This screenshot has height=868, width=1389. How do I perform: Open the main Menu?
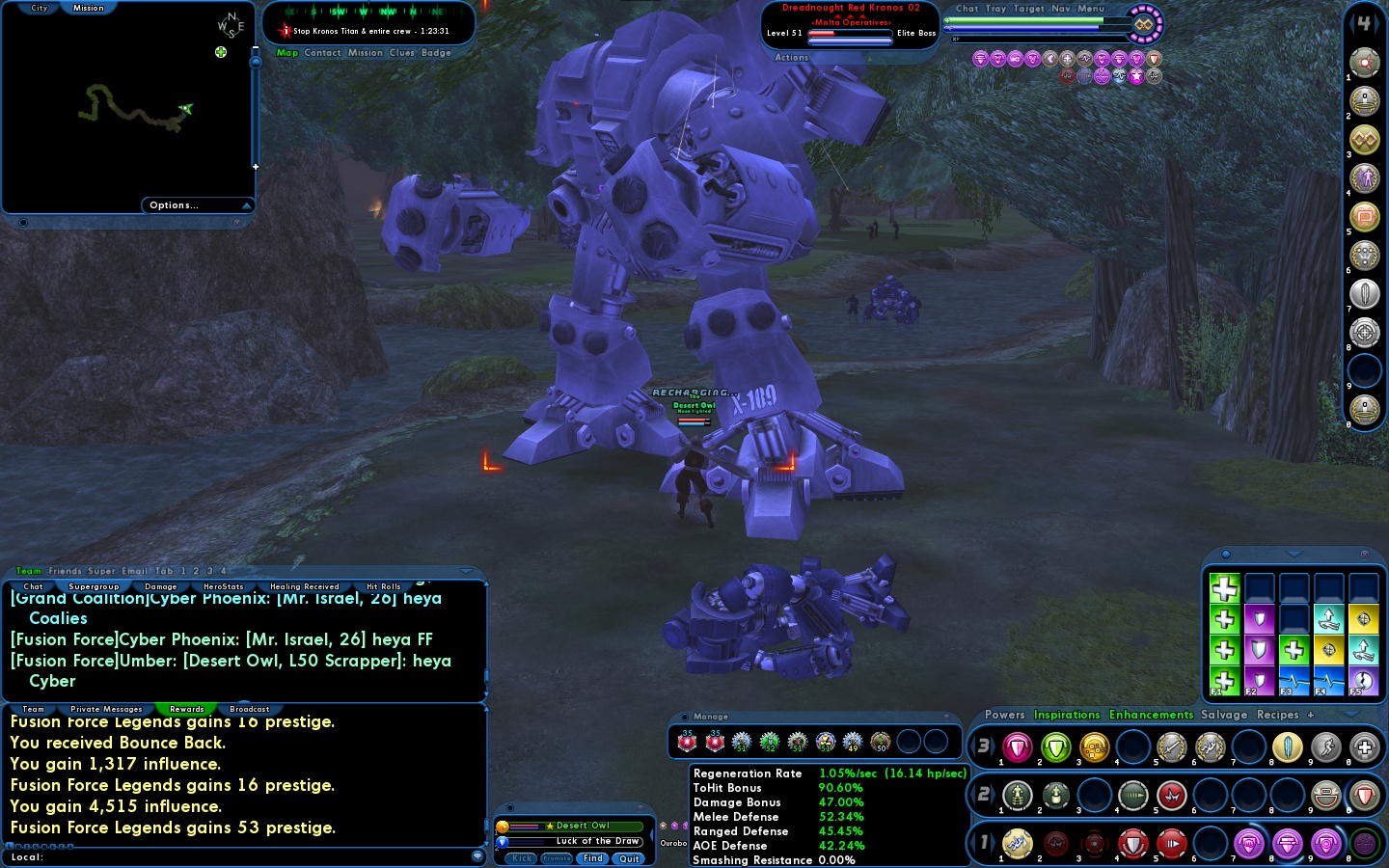coord(1091,9)
